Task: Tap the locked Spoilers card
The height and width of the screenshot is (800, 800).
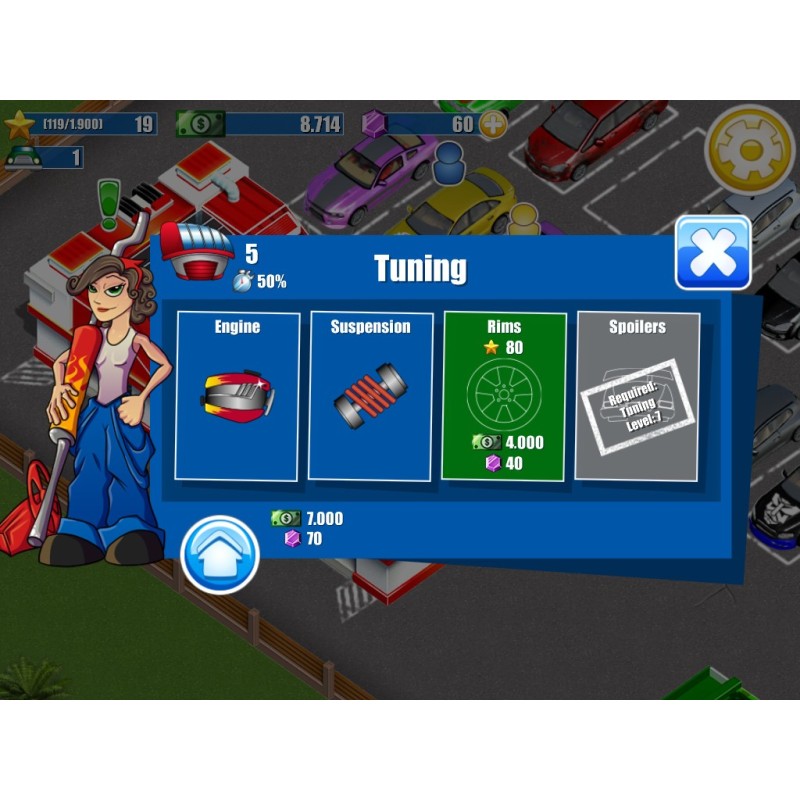Action: pos(637,396)
